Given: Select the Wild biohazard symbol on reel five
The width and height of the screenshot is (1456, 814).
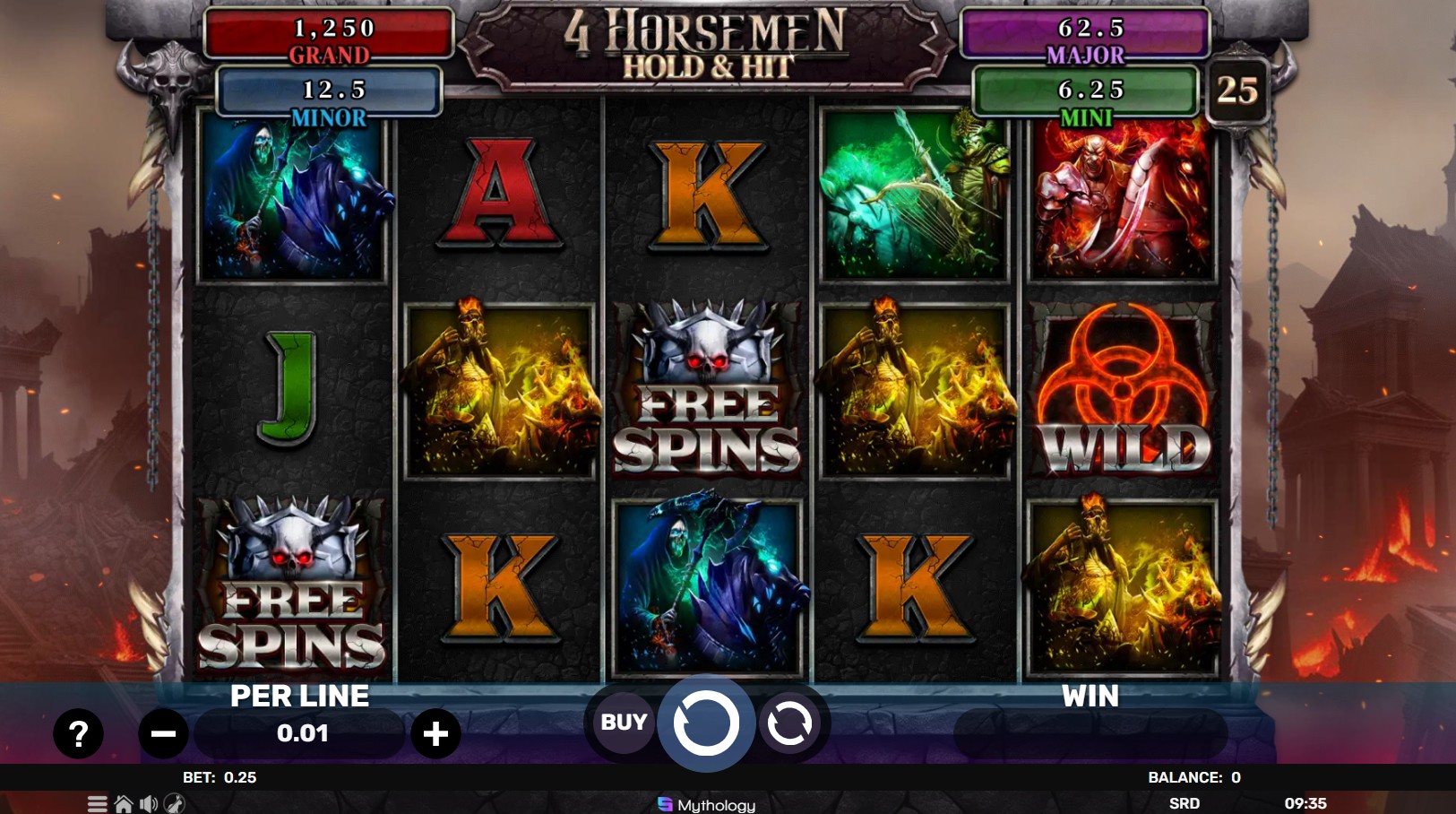Looking at the screenshot, I should point(1121,392).
